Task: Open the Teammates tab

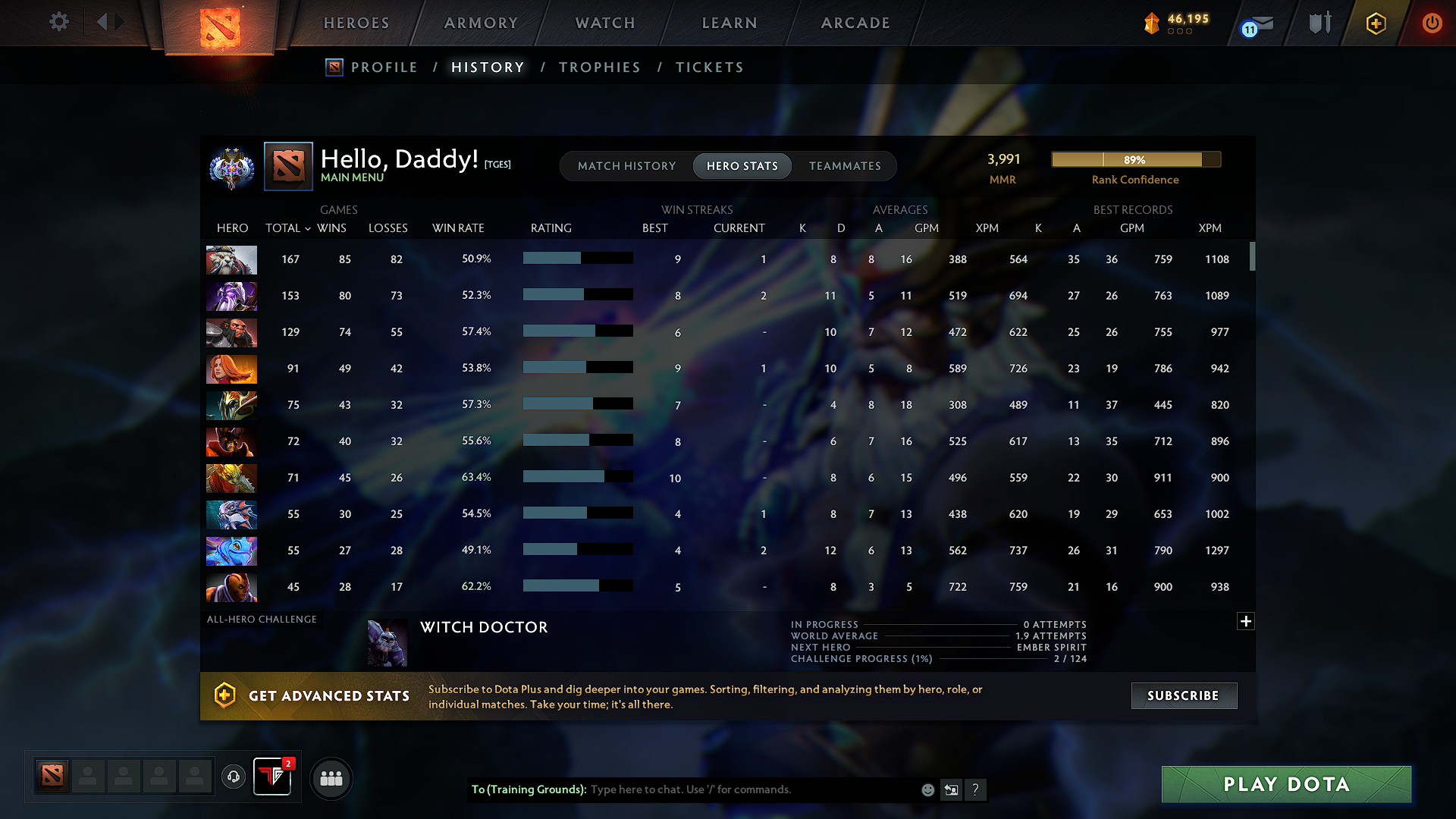Action: click(845, 166)
